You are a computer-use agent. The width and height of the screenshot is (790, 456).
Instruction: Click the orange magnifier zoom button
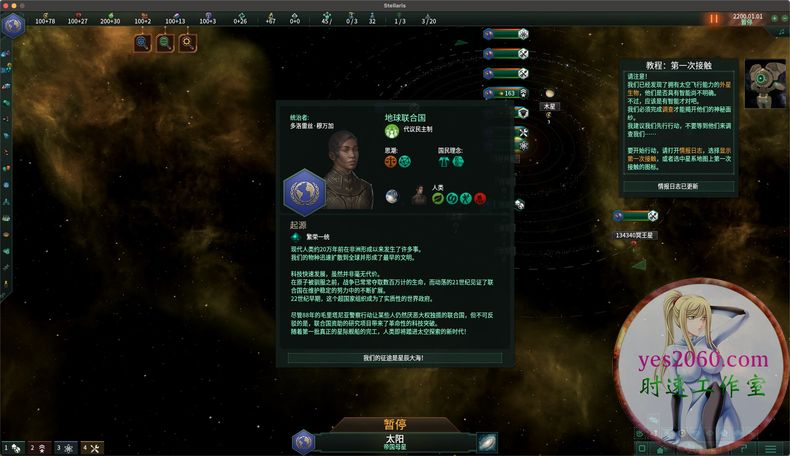click(187, 42)
